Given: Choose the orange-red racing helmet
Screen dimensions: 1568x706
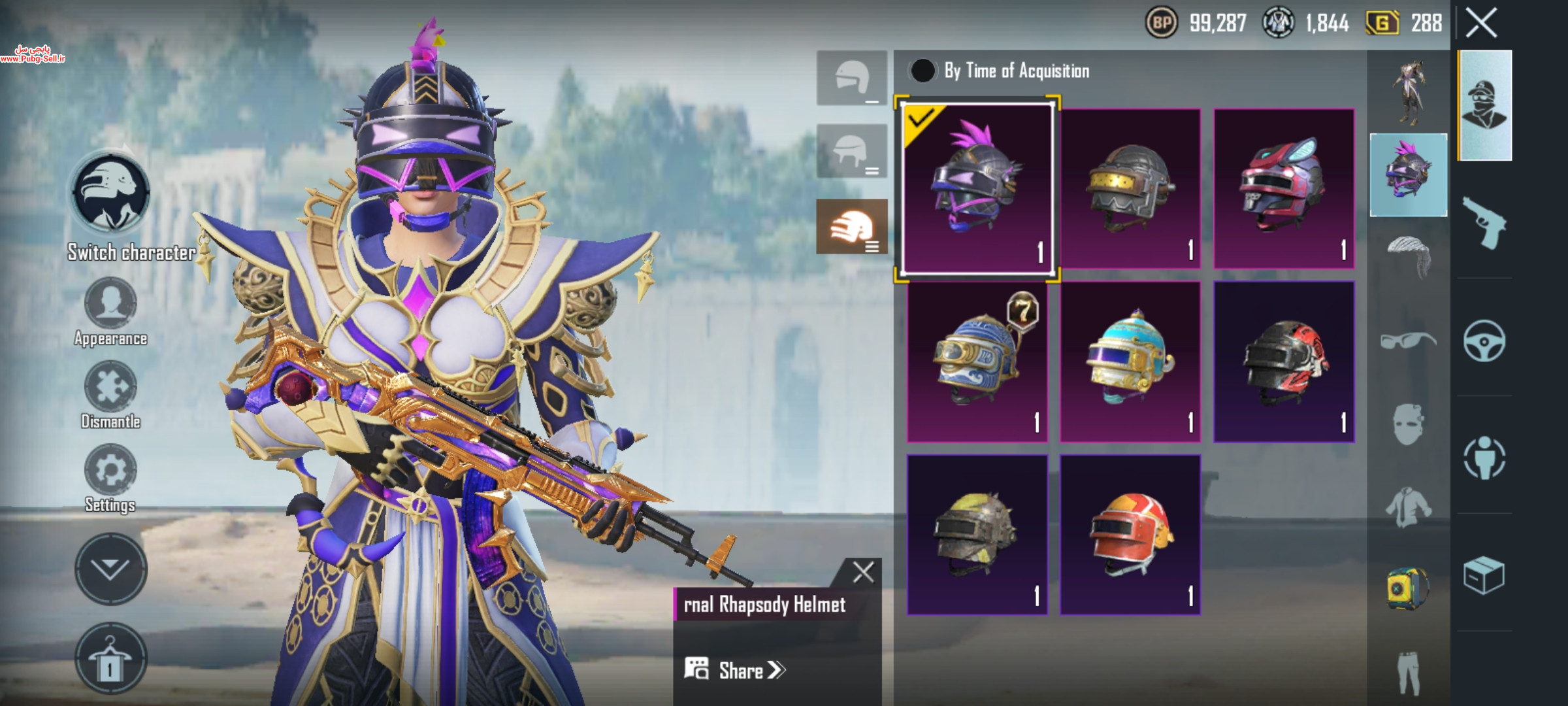Looking at the screenshot, I should coord(1130,535).
